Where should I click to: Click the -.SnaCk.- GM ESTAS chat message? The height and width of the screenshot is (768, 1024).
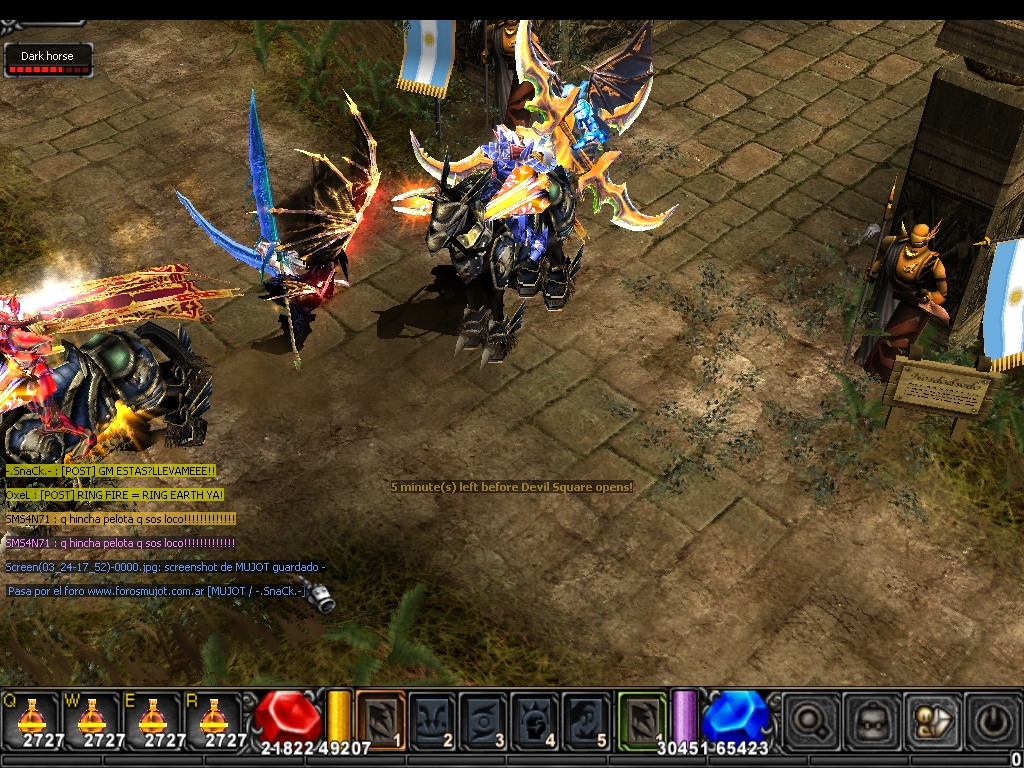tap(110, 471)
